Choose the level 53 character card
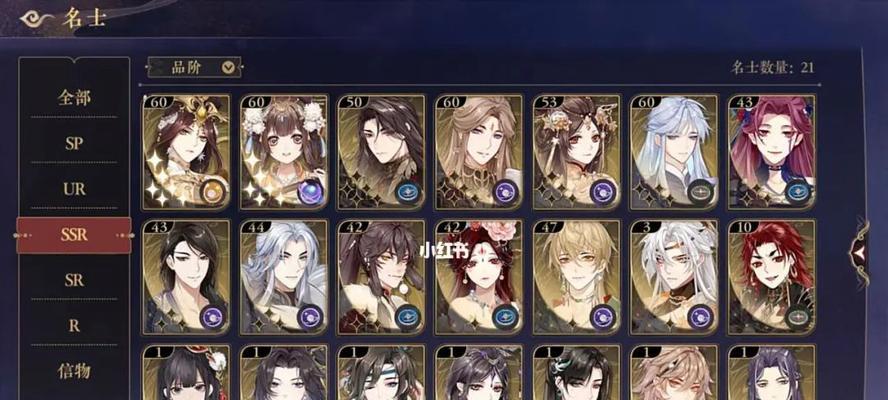The height and width of the screenshot is (400, 888). [x=575, y=151]
